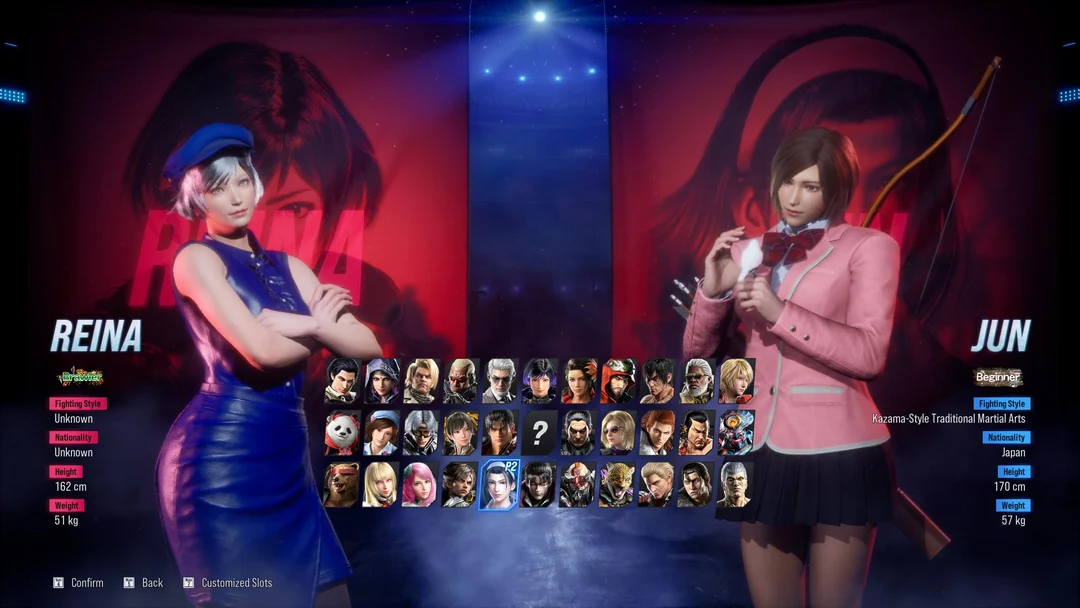Select Jin Kazama's portrait
Image resolution: width=1080 pixels, height=608 pixels.
pos(499,432)
